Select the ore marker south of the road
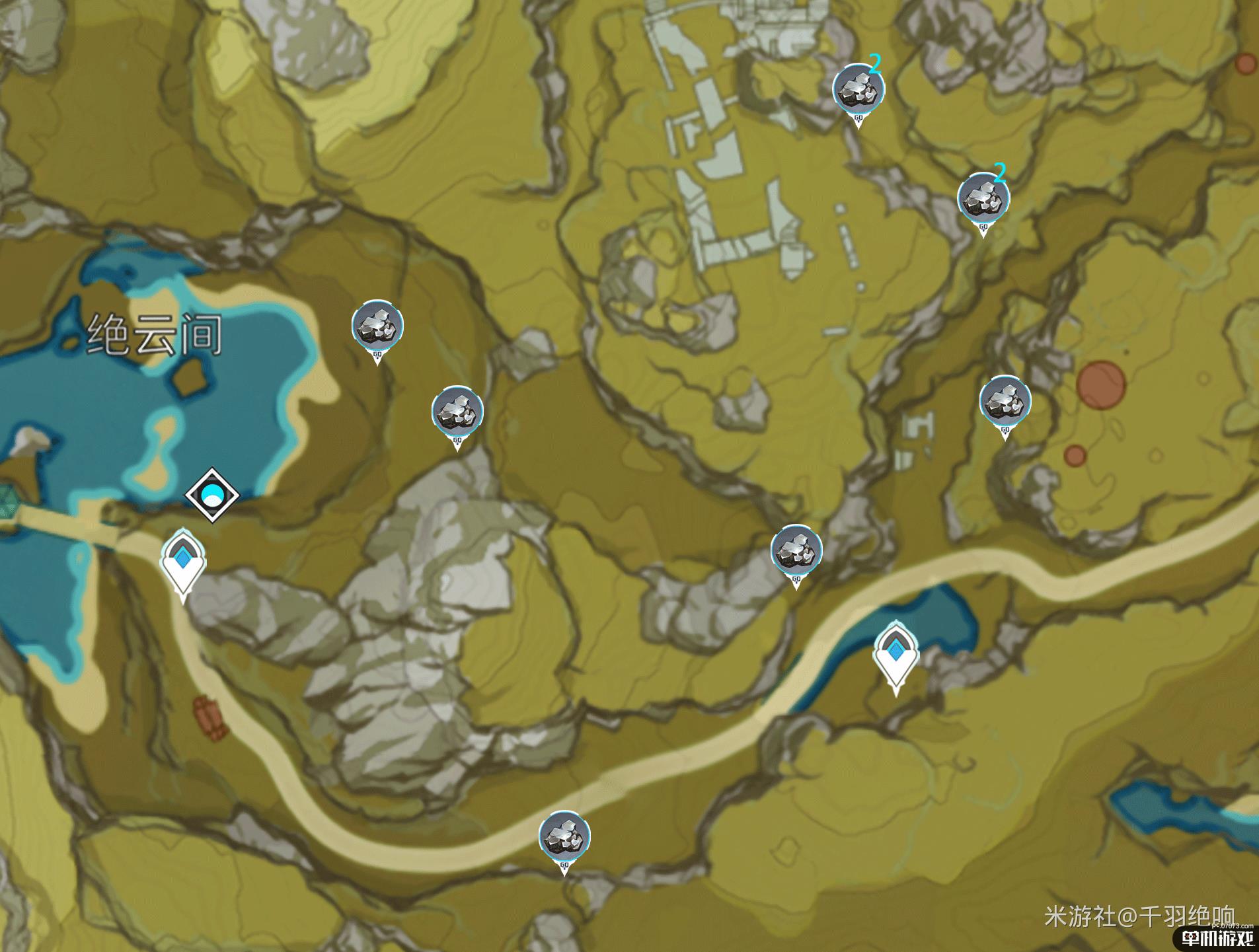The width and height of the screenshot is (1259, 952). click(564, 837)
